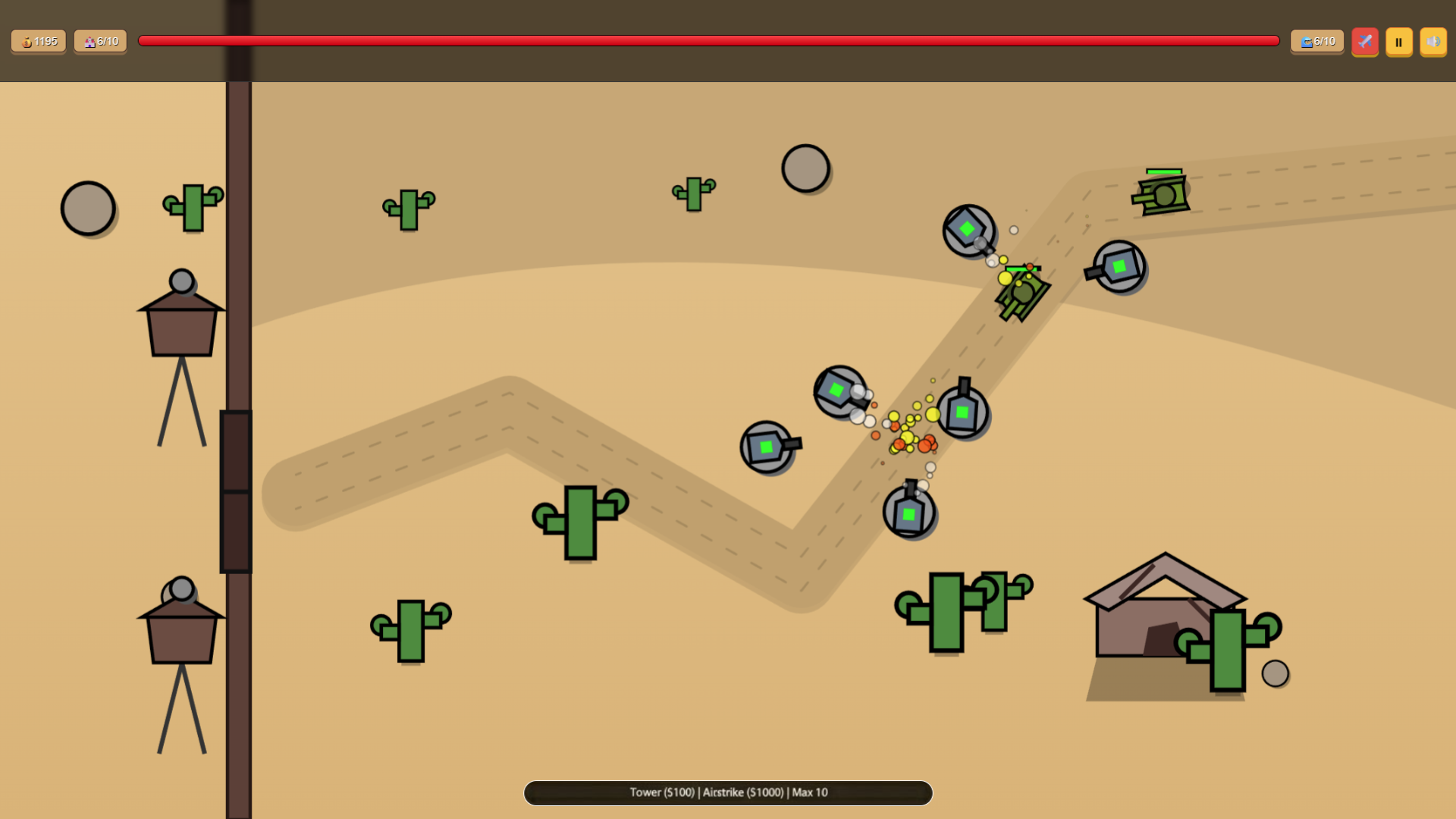Click the castle lives indicator showing 6/10
The height and width of the screenshot is (819, 1456).
coord(99,42)
